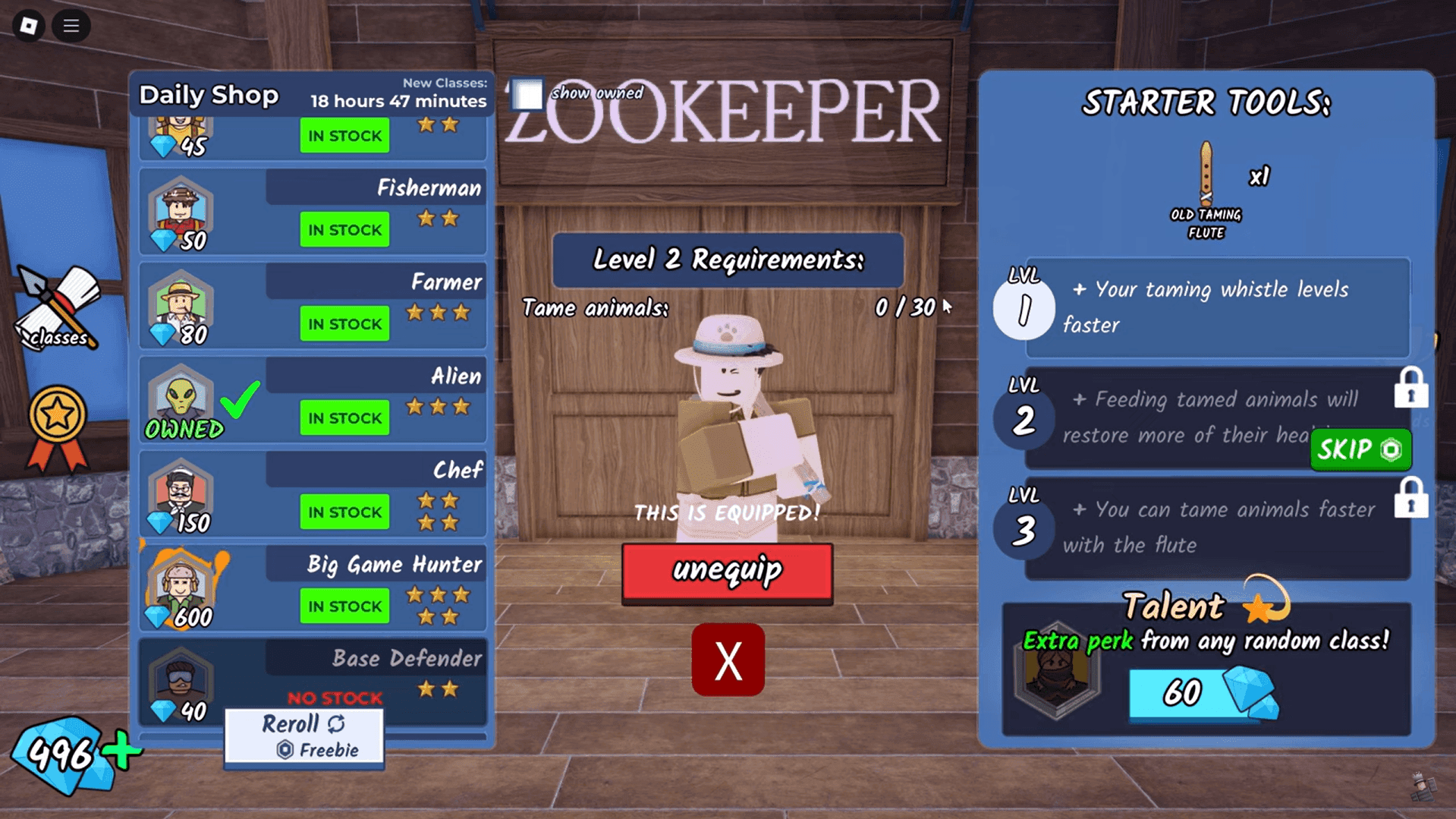Use the Reroll Freebie option
This screenshot has height=819, width=1456.
click(x=303, y=734)
